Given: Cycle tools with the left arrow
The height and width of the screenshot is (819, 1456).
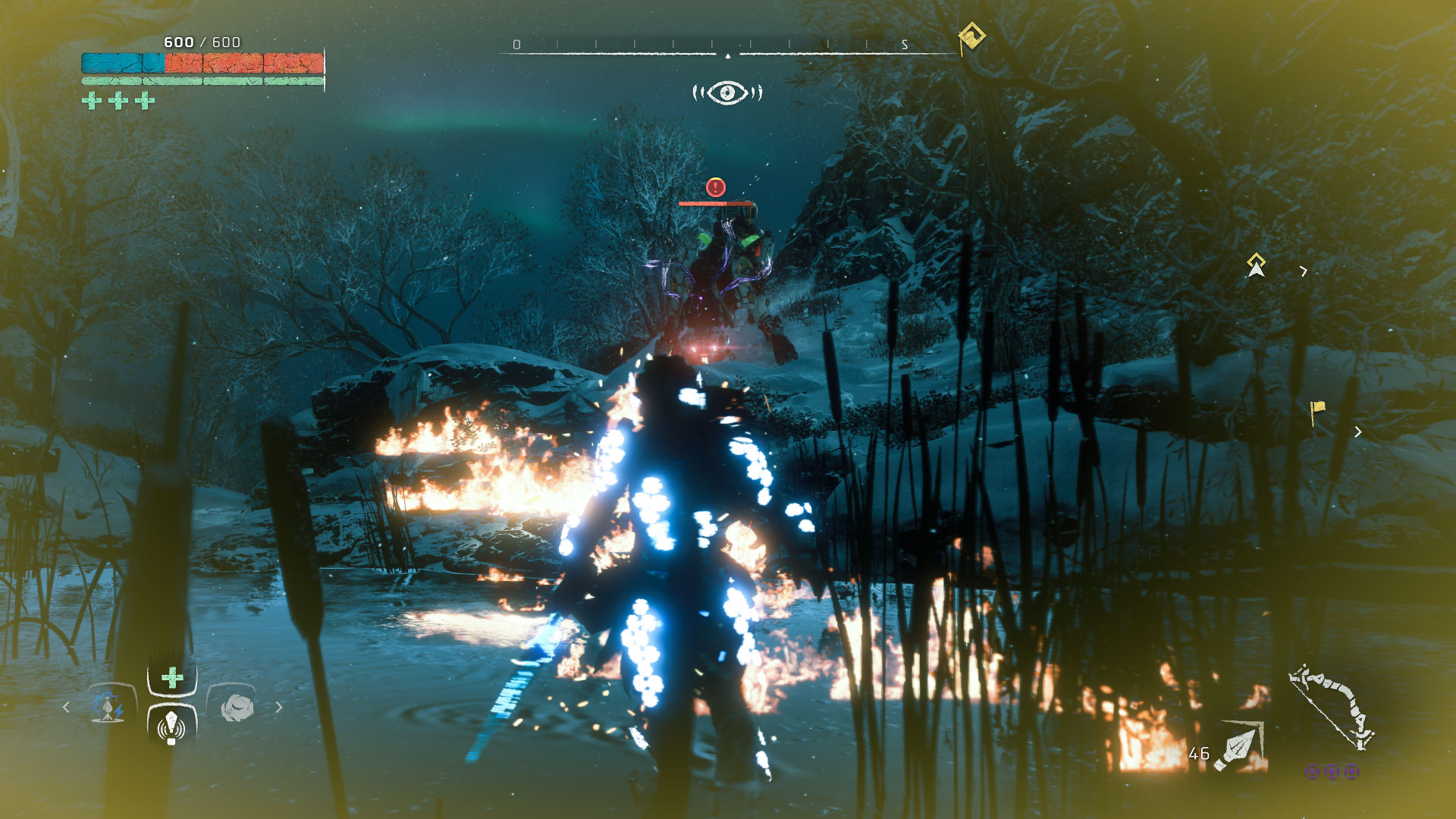Looking at the screenshot, I should pos(66,707).
